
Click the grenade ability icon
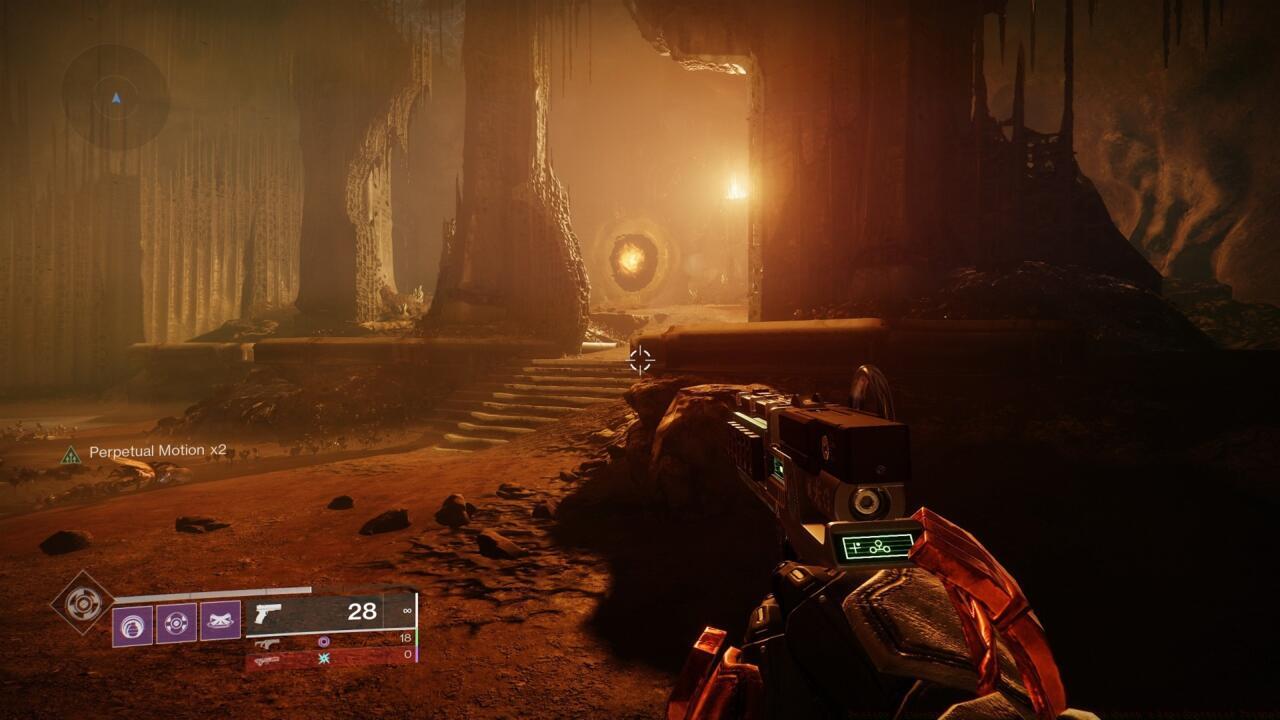click(x=133, y=622)
